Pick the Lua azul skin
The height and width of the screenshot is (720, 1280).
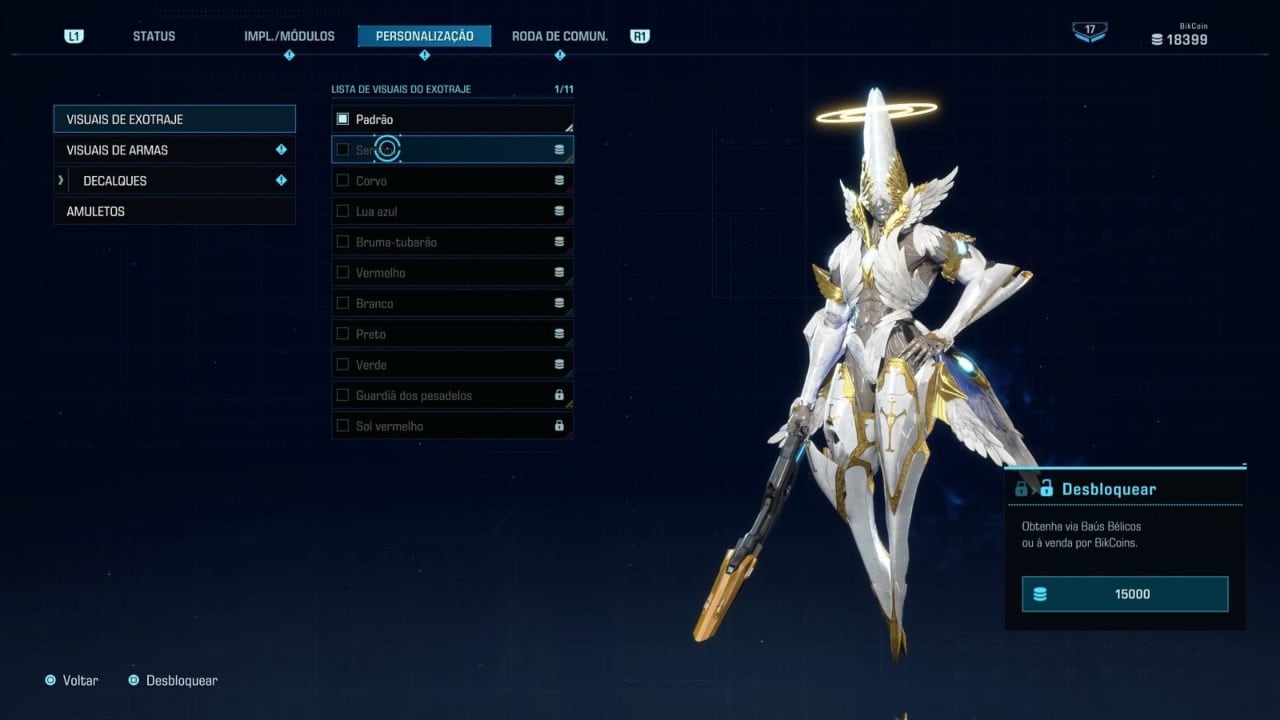[452, 212]
